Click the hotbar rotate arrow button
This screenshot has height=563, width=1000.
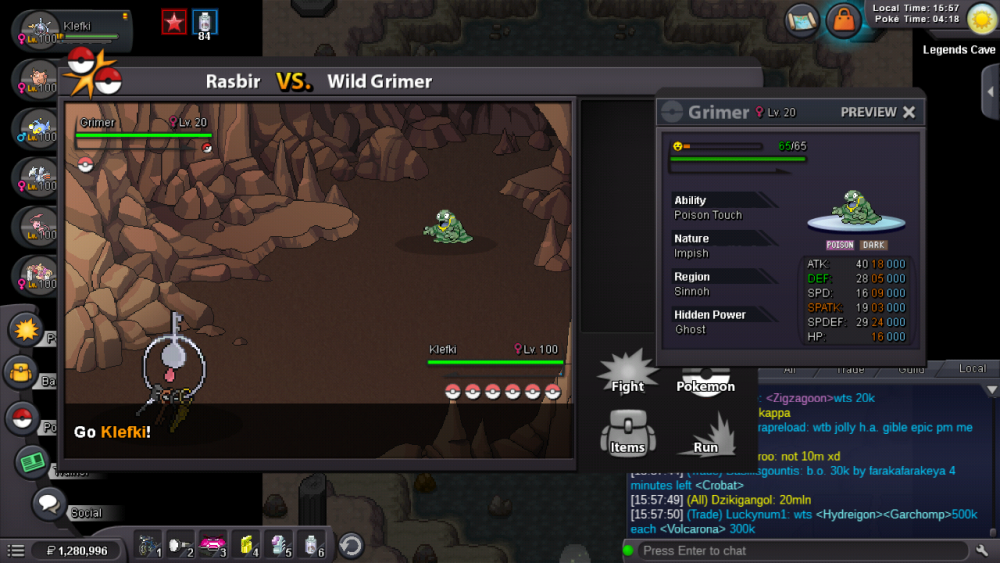click(351, 546)
